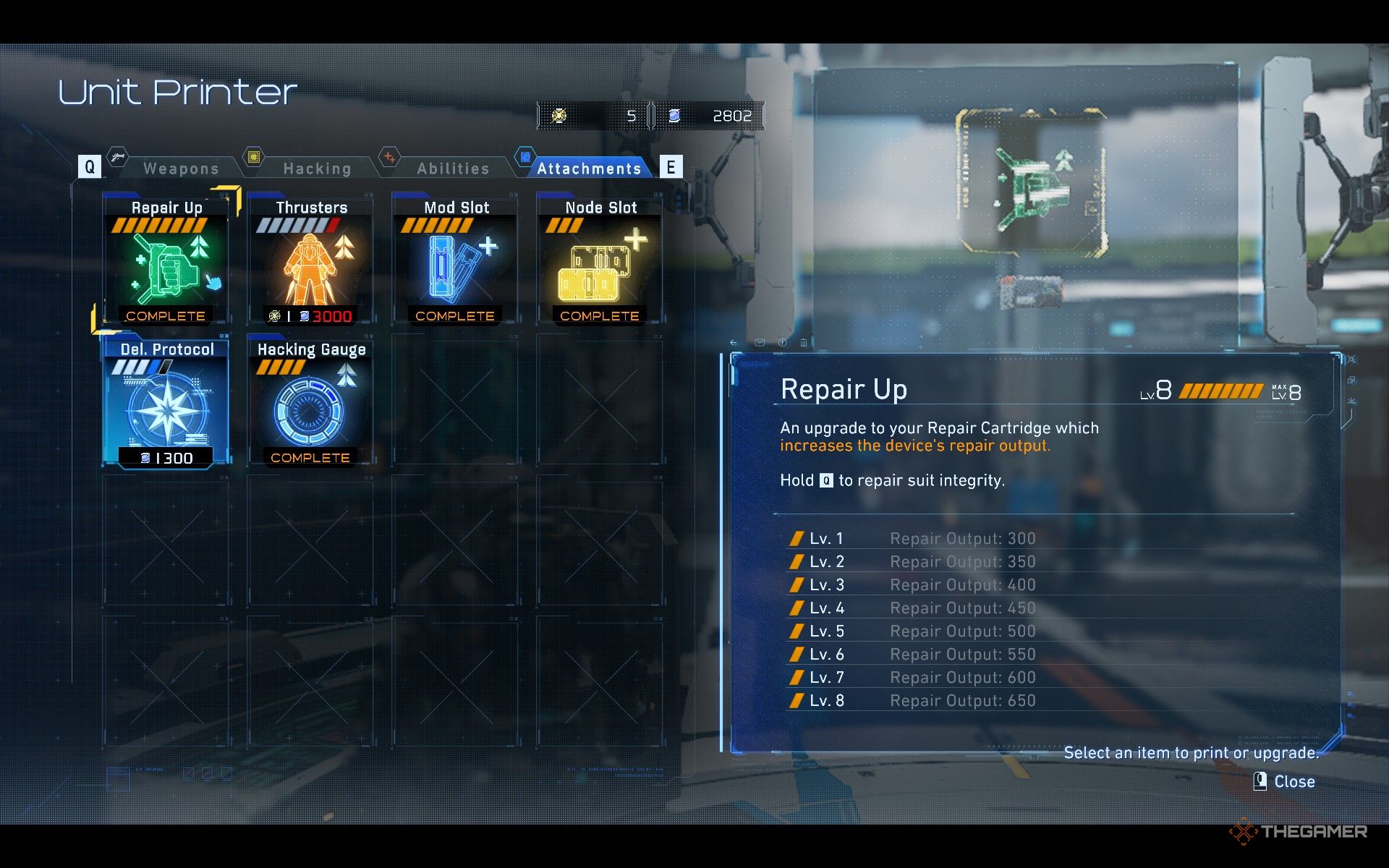This screenshot has width=1389, height=868.
Task: Select the Hacking Gauge upgrade
Action: pos(311,403)
